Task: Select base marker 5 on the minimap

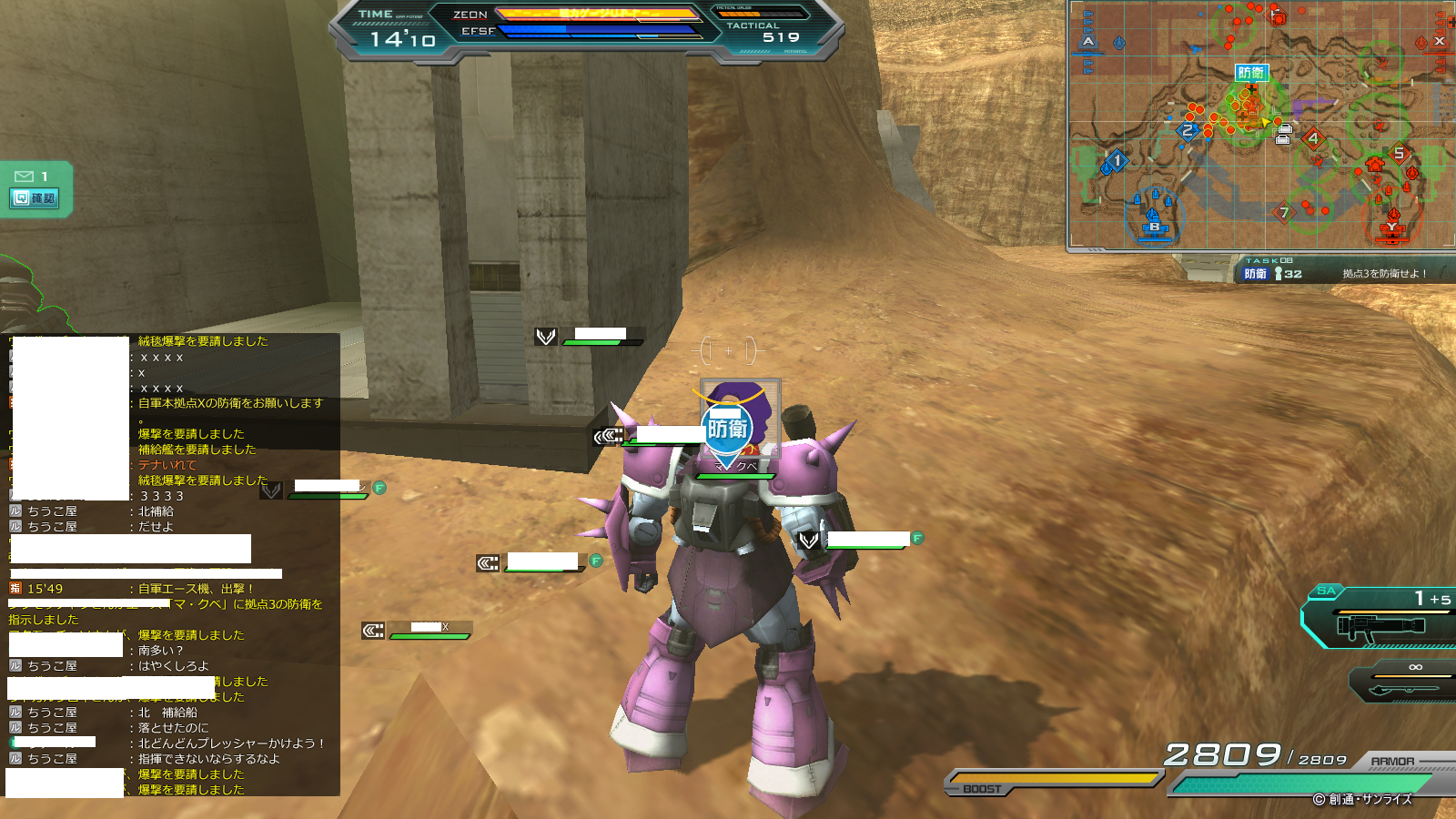Action: point(1399,153)
